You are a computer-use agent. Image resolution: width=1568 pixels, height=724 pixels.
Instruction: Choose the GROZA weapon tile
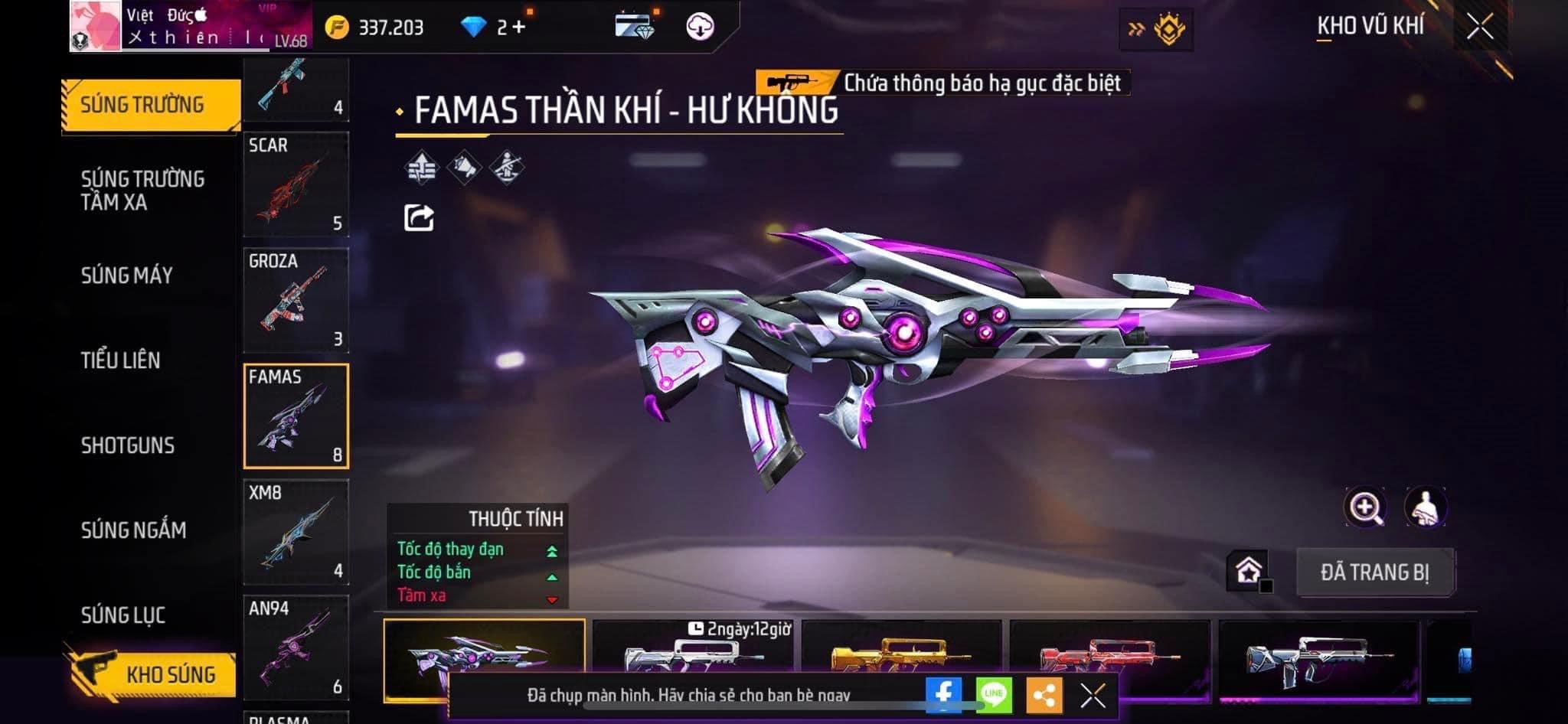pyautogui.click(x=296, y=300)
